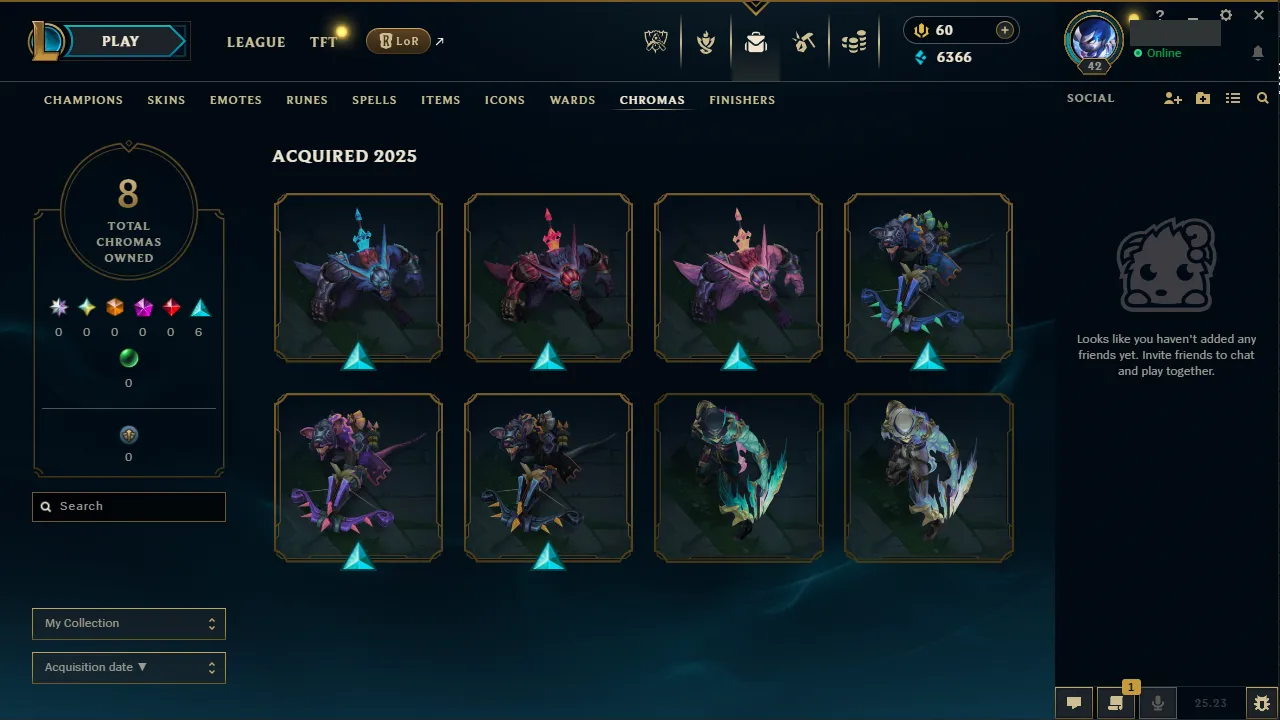Open the Acquisition date sort dropdown
Image resolution: width=1280 pixels, height=720 pixels.
(128, 667)
